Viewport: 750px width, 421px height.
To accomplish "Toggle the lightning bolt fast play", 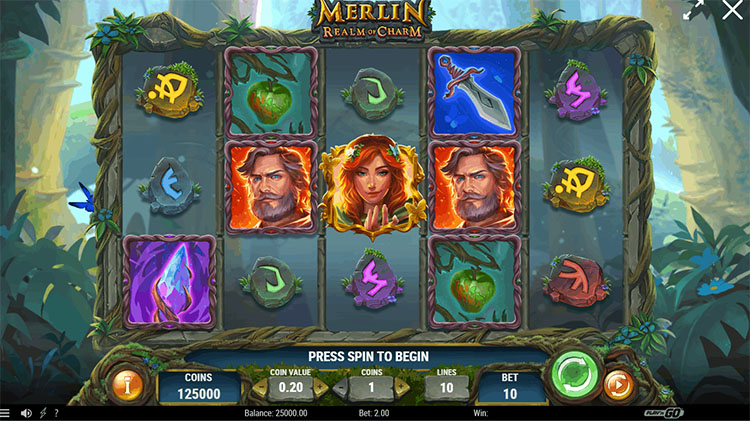I will (41, 413).
